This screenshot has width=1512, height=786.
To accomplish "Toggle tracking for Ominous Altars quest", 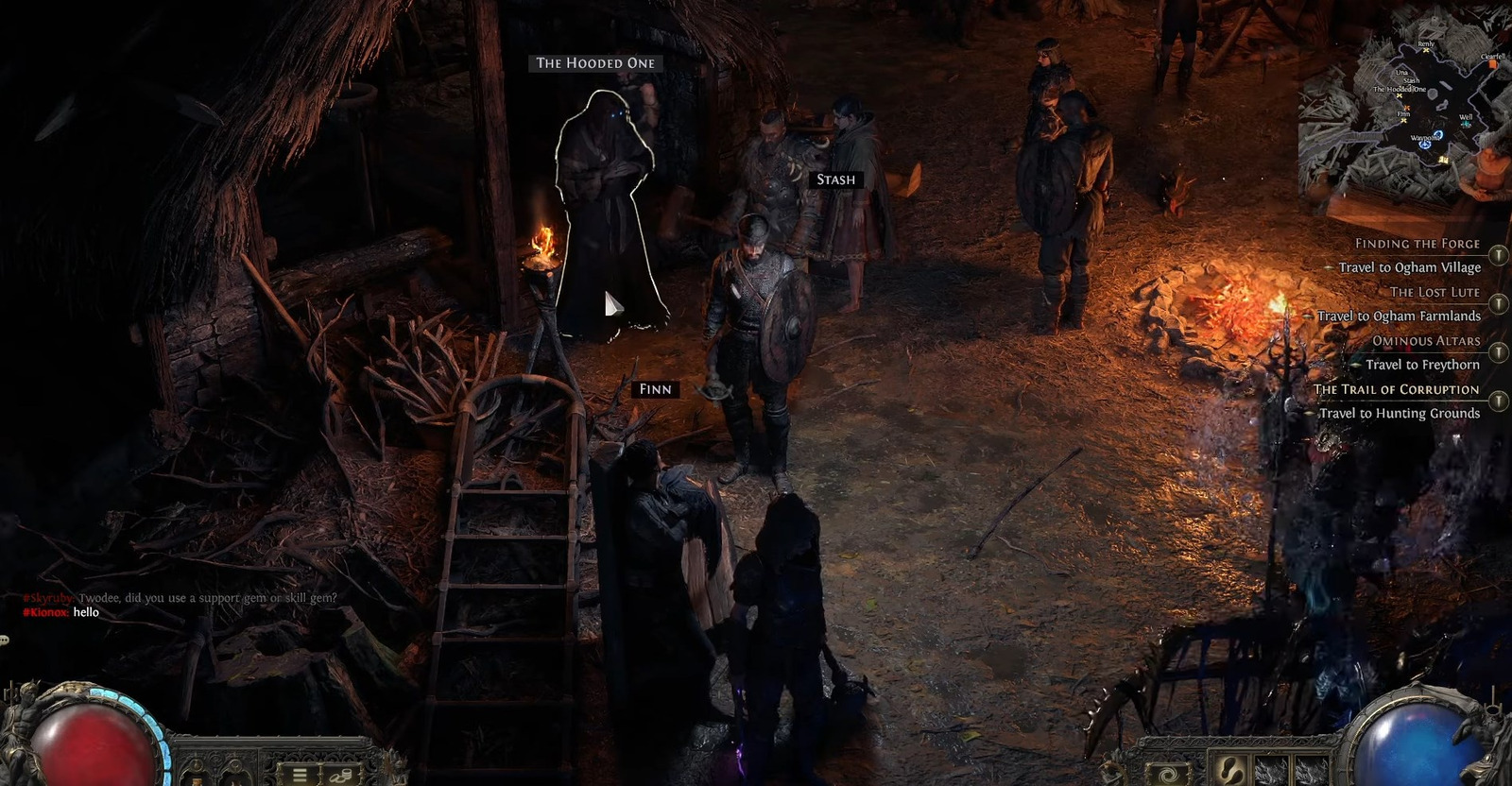I will pyautogui.click(x=1499, y=351).
